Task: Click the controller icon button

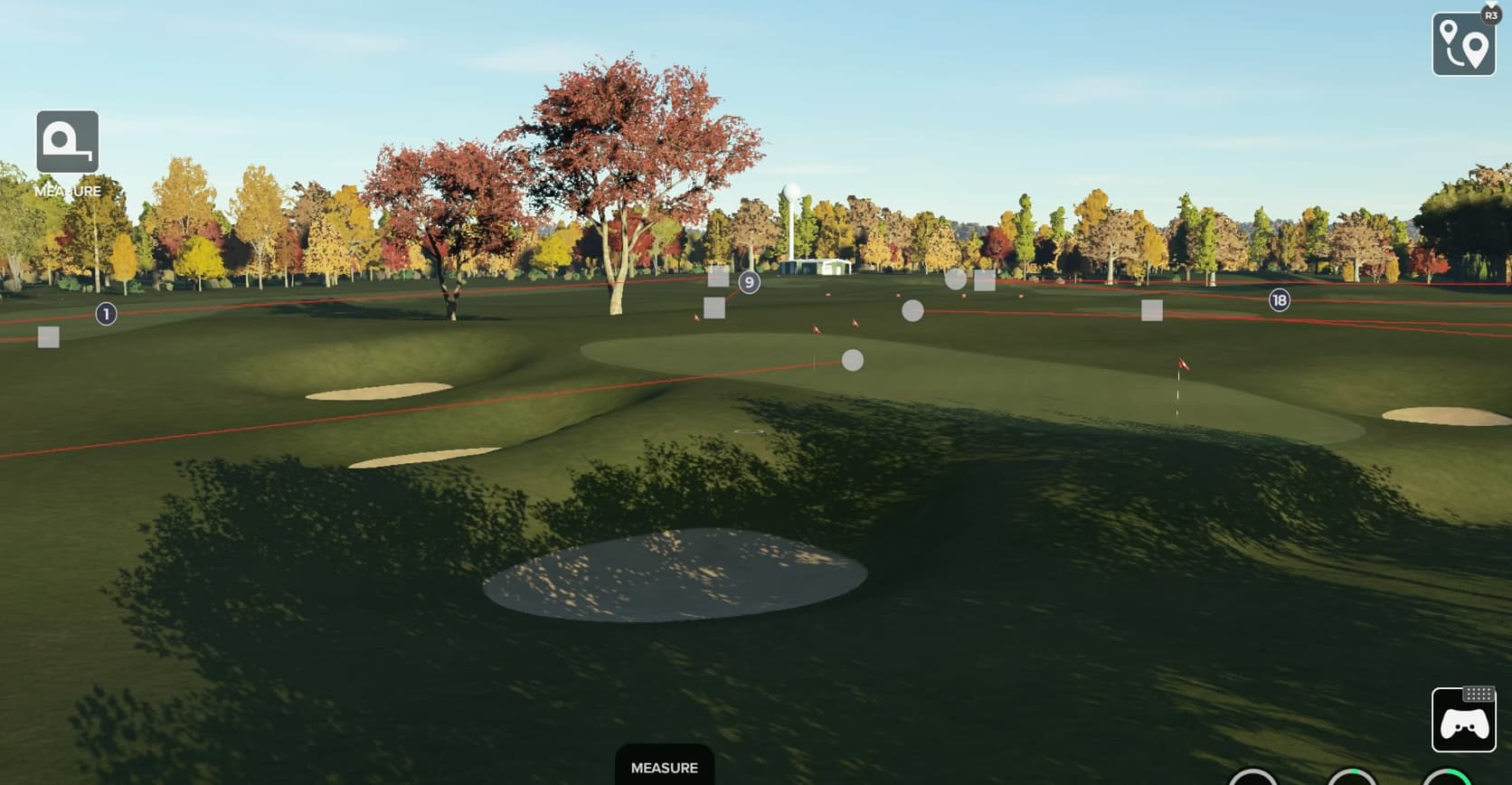Action: pyautogui.click(x=1463, y=720)
